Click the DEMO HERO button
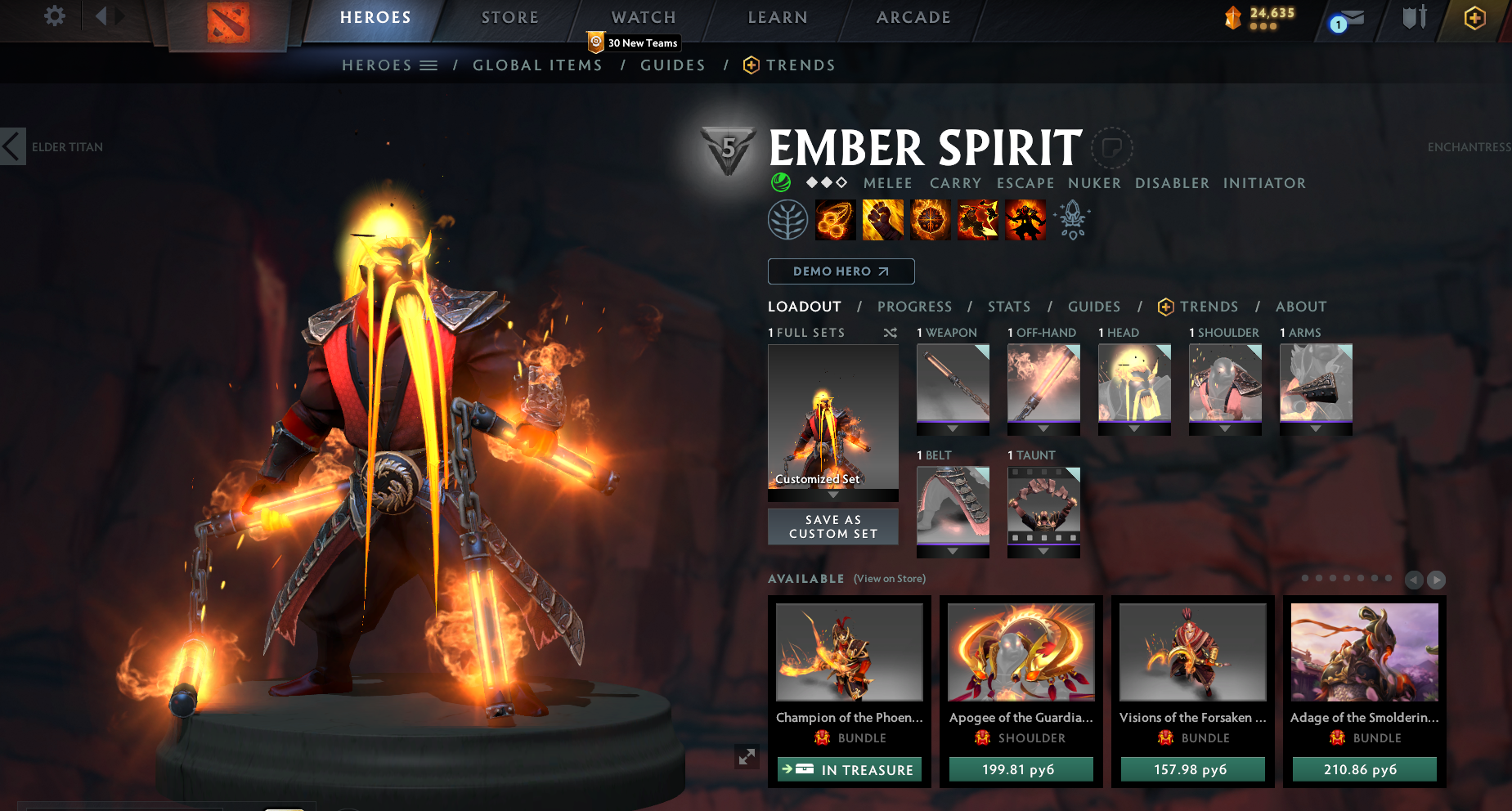Image resolution: width=1512 pixels, height=811 pixels. coord(841,271)
